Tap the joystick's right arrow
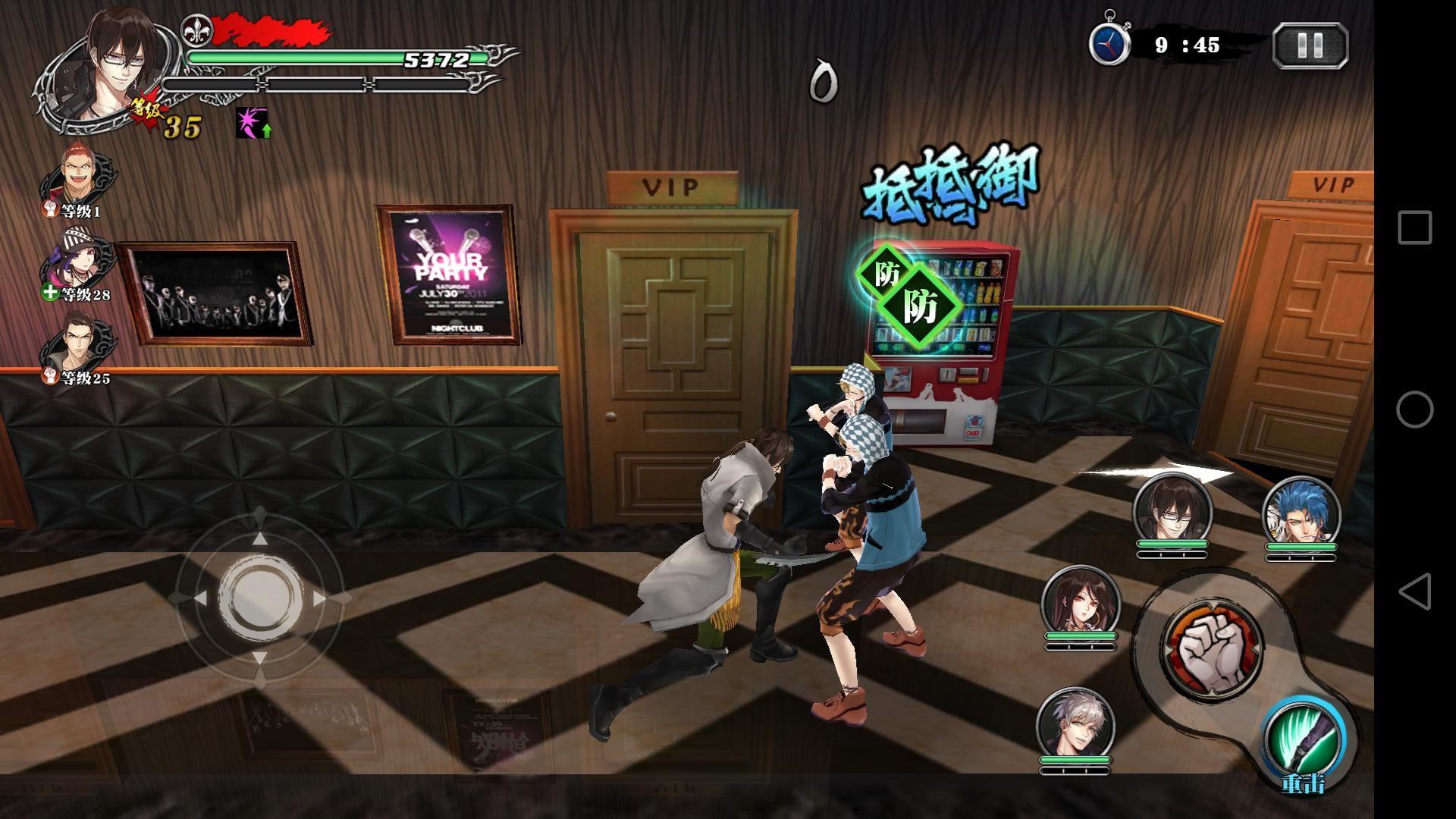This screenshot has width=1456, height=819. [x=320, y=598]
